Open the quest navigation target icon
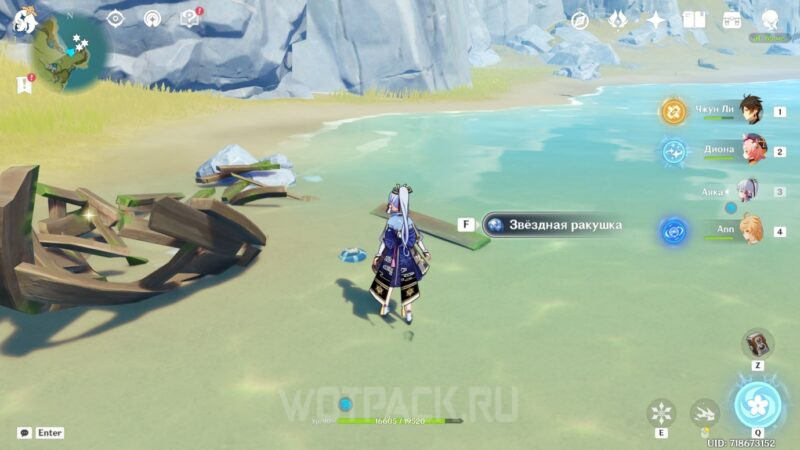The width and height of the screenshot is (800, 450). pos(115,18)
